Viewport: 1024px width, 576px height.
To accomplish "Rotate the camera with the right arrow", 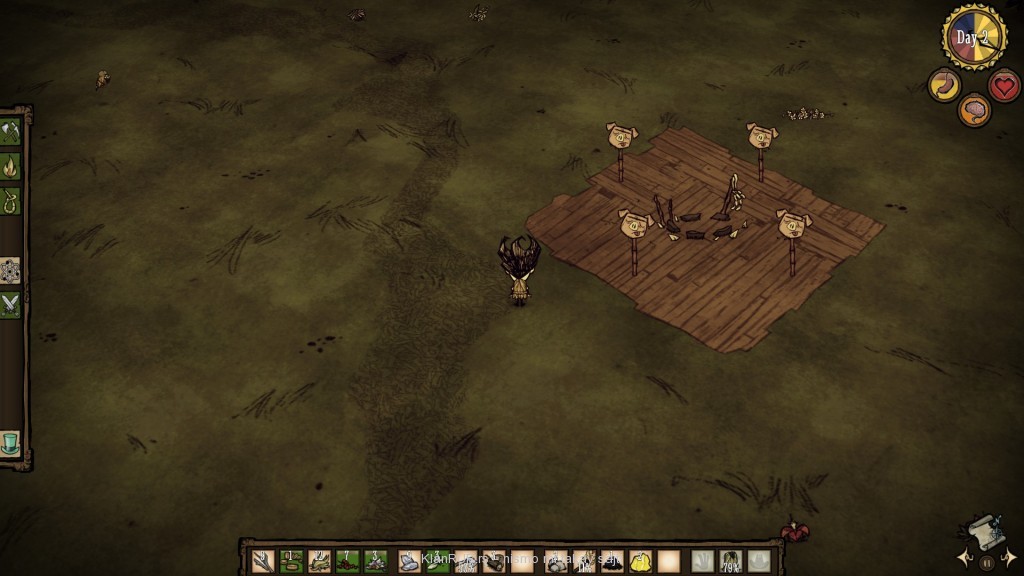I will coord(1010,557).
